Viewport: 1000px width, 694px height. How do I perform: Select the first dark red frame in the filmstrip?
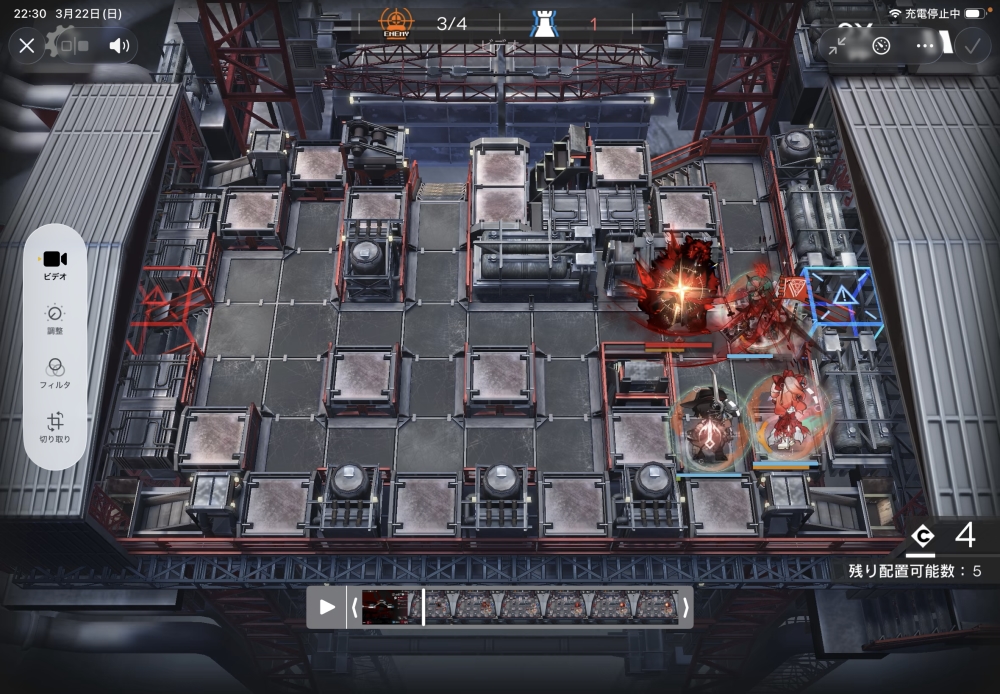(381, 607)
